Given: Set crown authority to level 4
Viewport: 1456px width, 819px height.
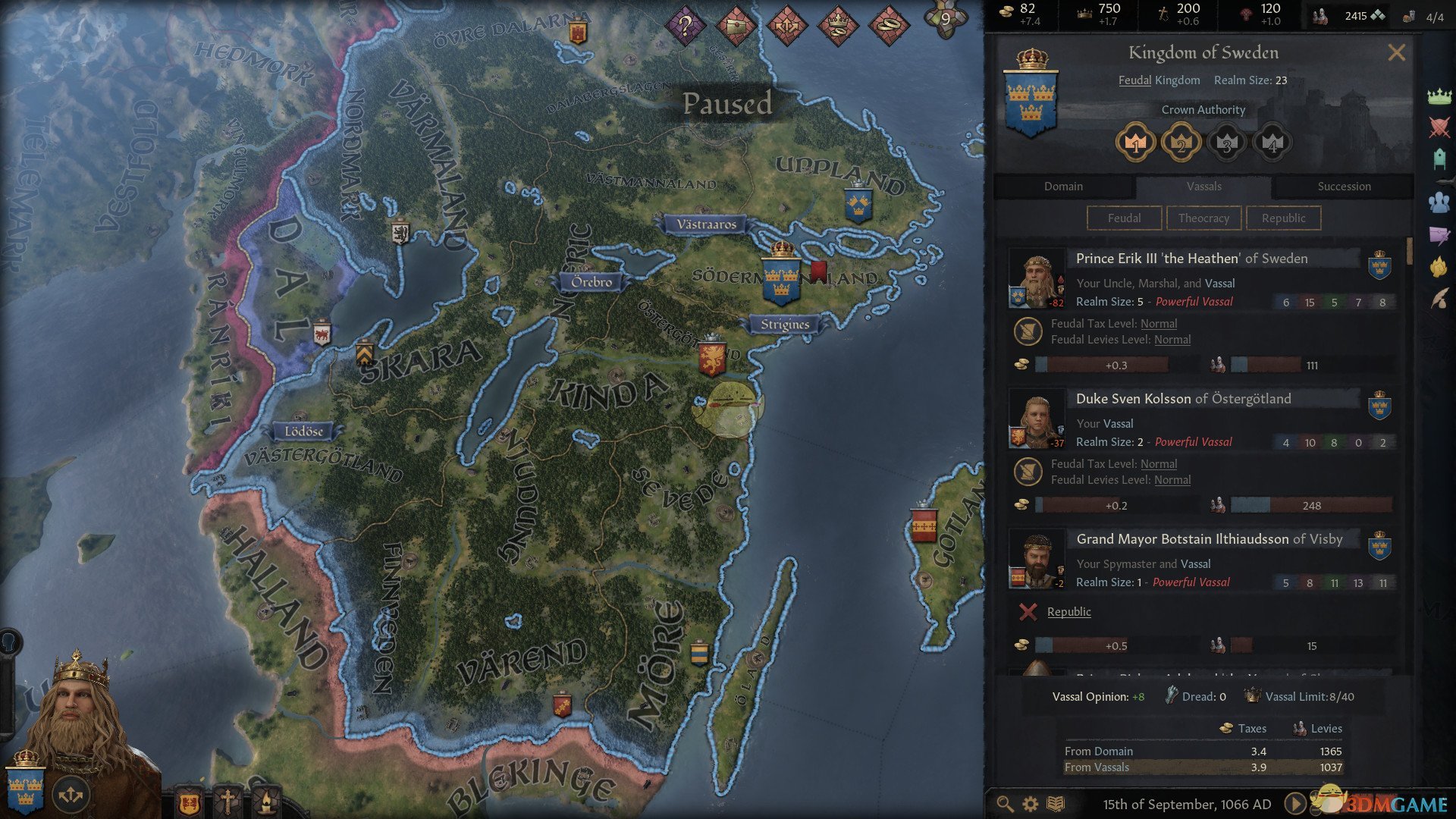Looking at the screenshot, I should point(1272,143).
